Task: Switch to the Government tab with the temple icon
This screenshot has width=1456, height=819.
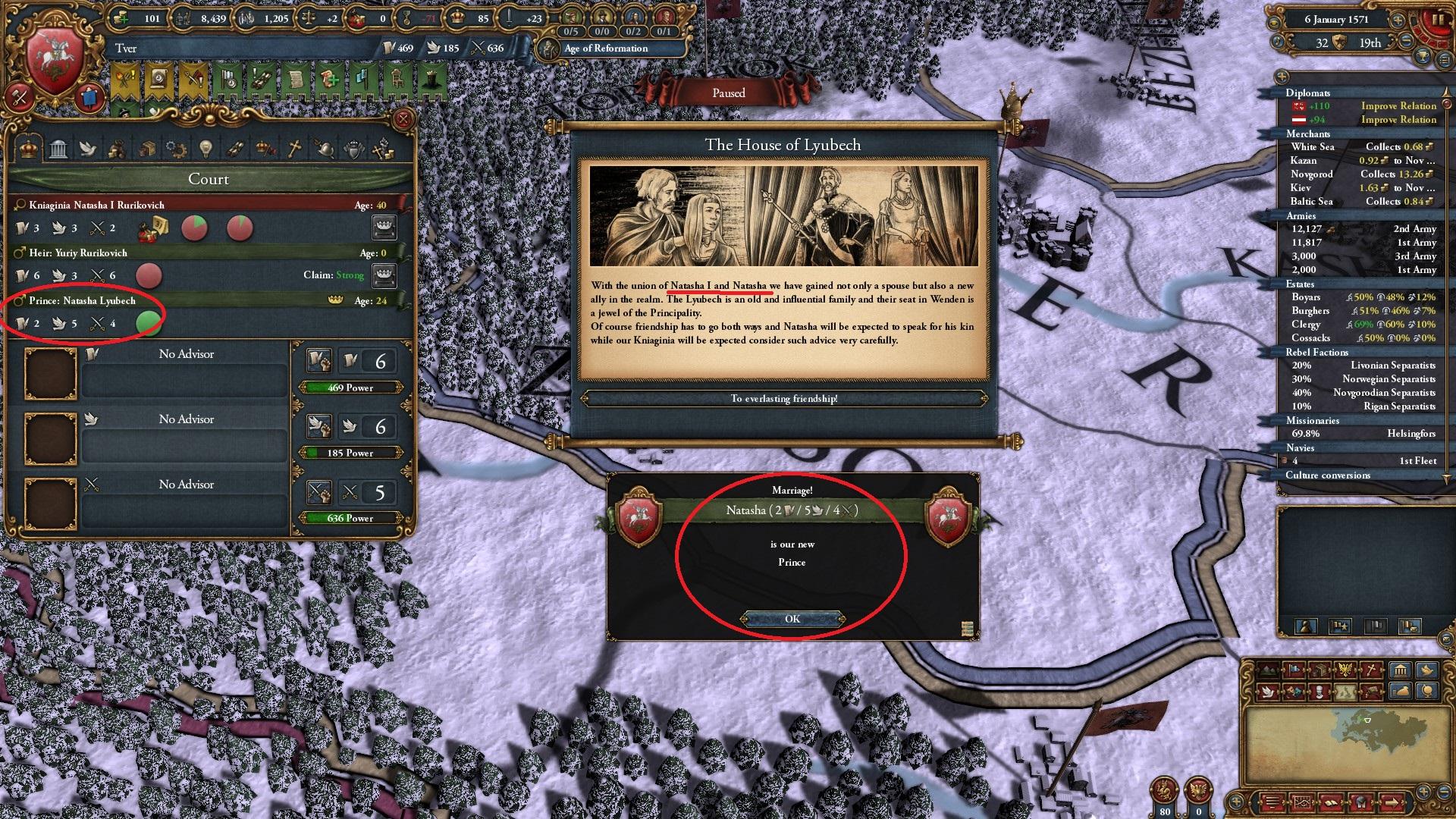Action: (x=58, y=149)
